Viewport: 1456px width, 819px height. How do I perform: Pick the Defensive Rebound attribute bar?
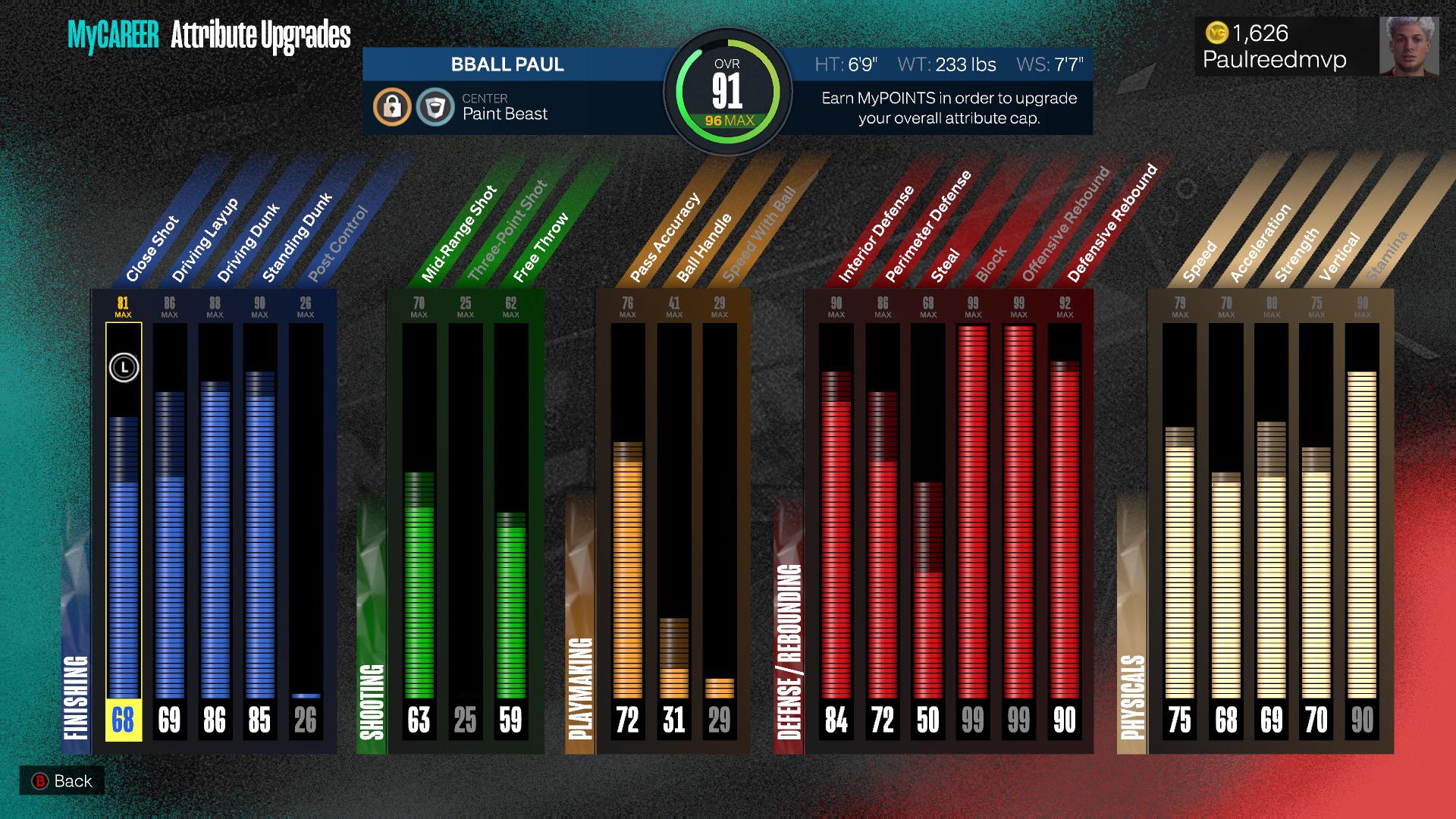(x=1065, y=531)
